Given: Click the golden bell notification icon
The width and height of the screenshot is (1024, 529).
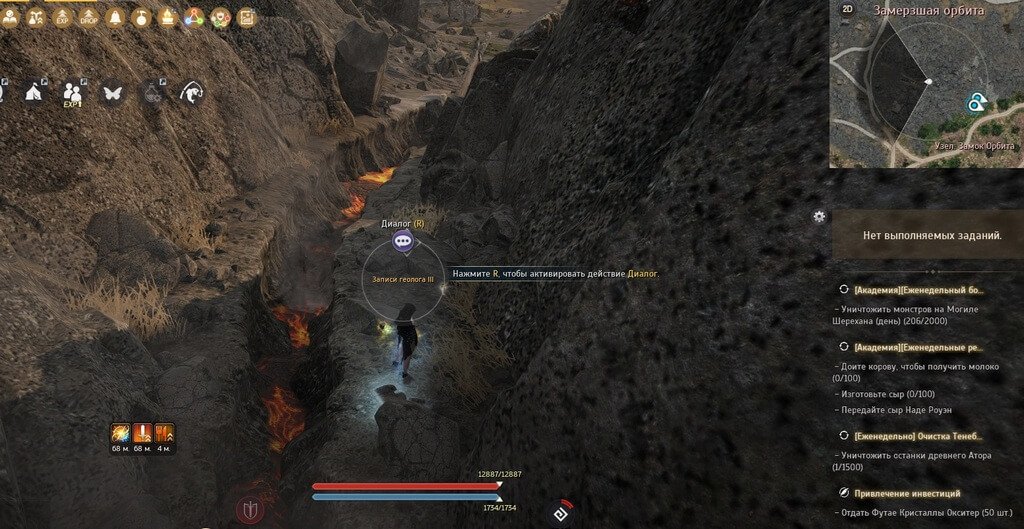Looking at the screenshot, I should [x=114, y=17].
